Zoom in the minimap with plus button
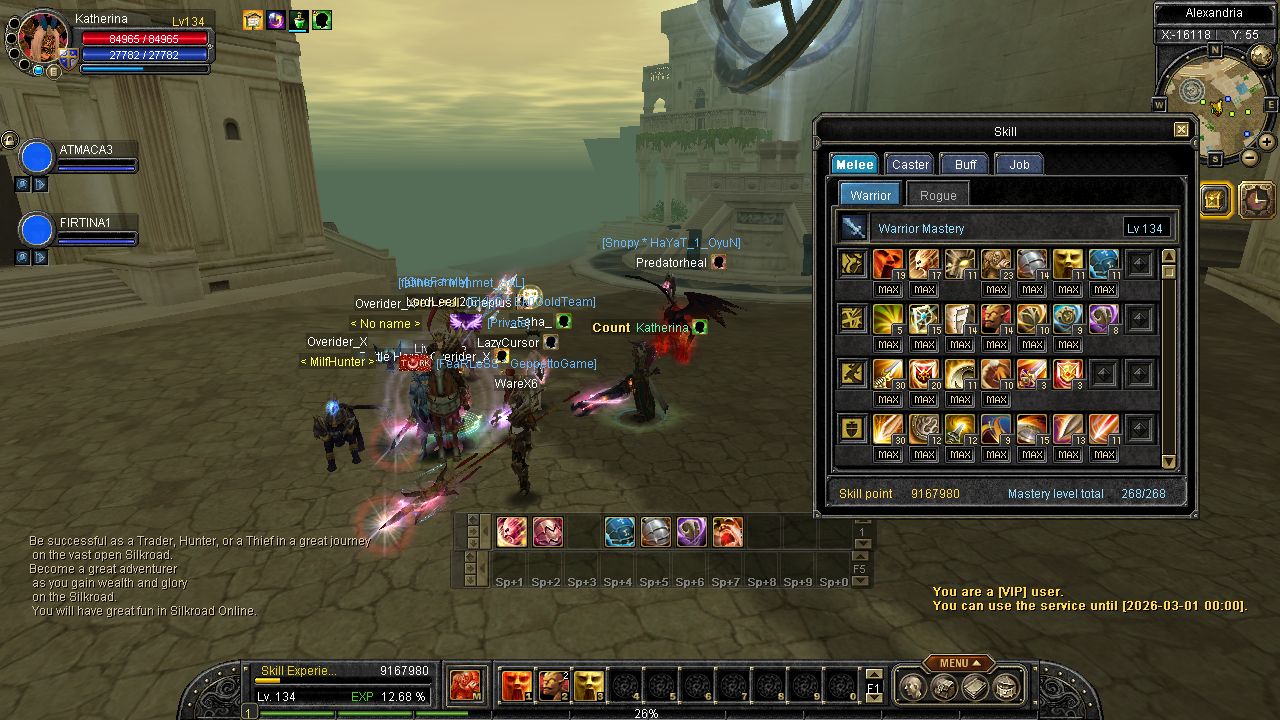This screenshot has width=1280, height=720. 1268,142
